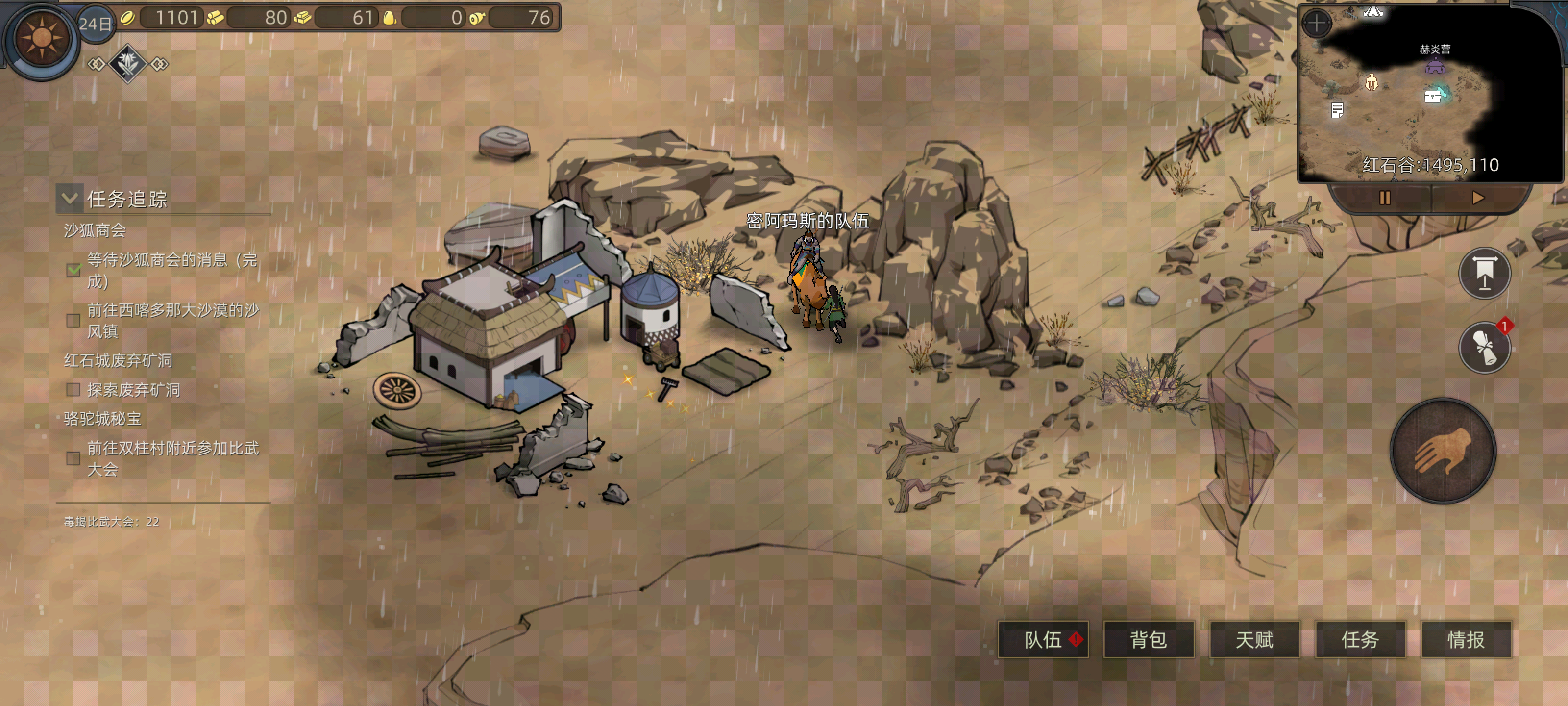Open the 背包 backpack

point(1149,640)
